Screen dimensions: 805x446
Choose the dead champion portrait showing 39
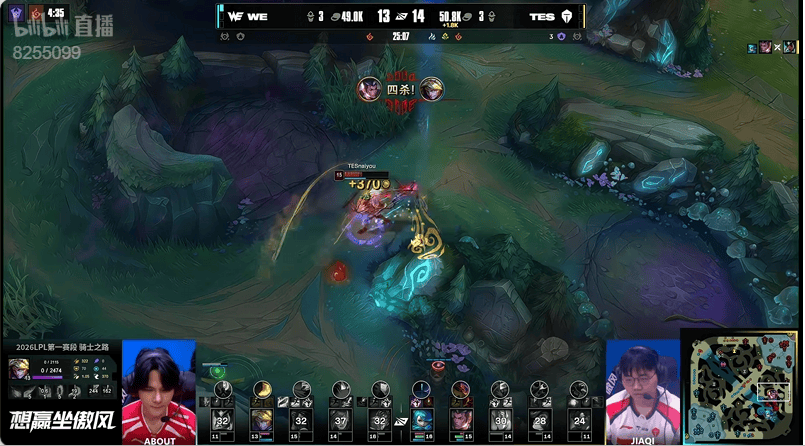click(501, 421)
